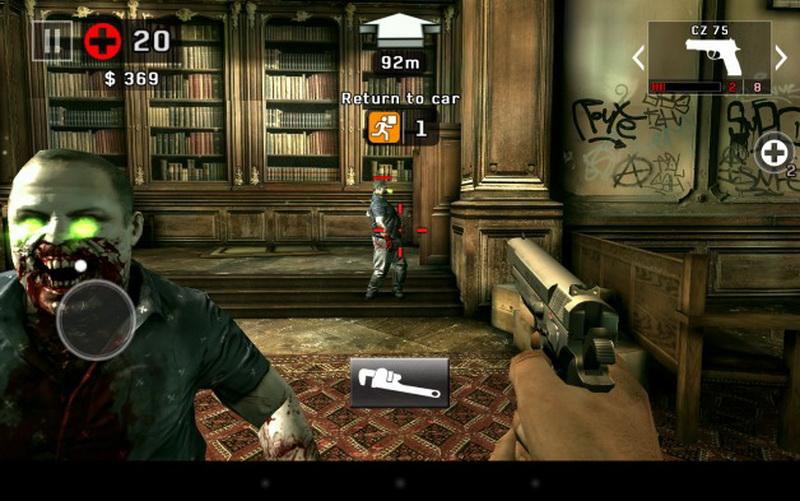Switch to the next weapon with right arrow
The image size is (800, 501).
781,57
